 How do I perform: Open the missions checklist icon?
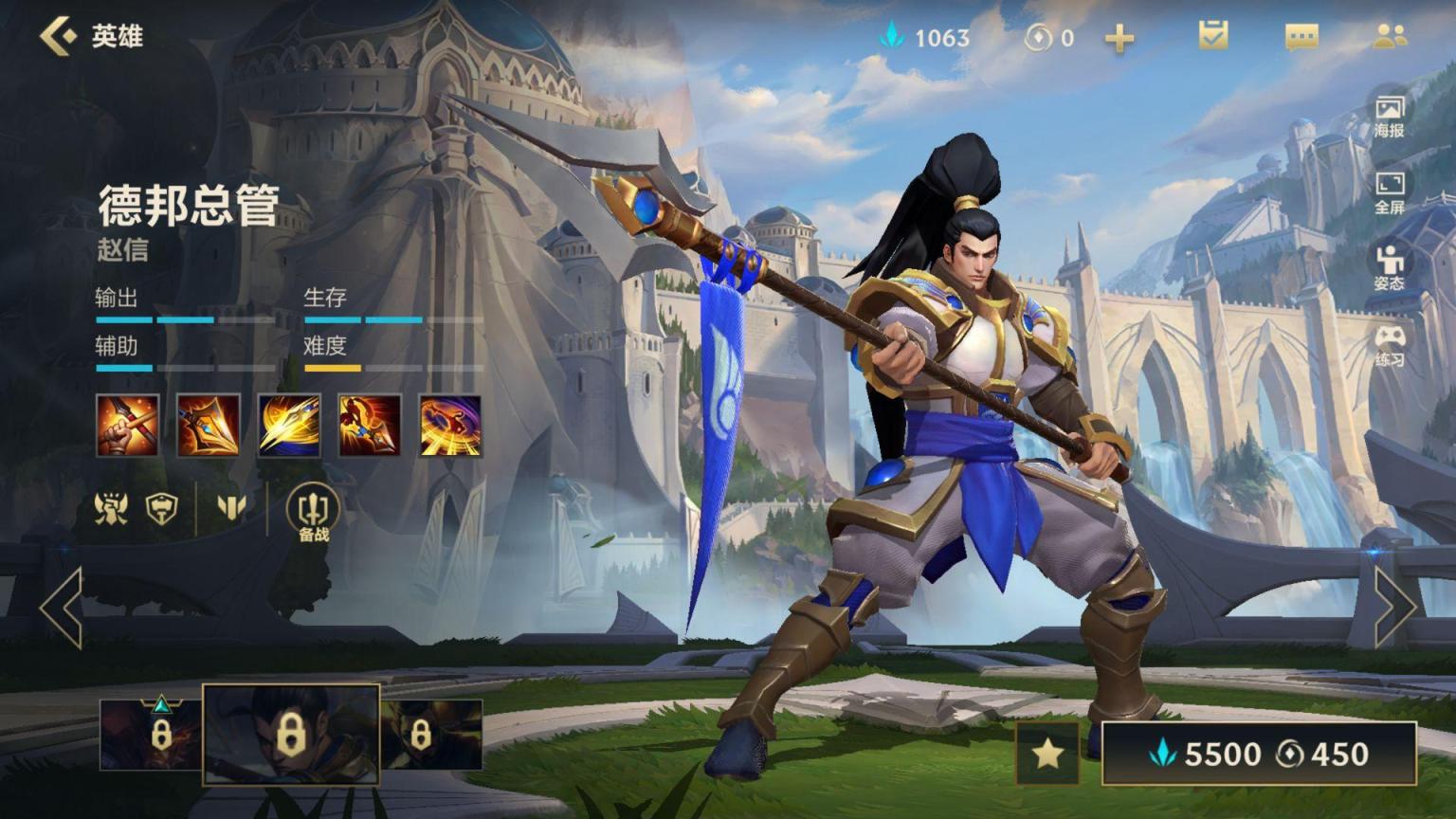[x=1212, y=36]
